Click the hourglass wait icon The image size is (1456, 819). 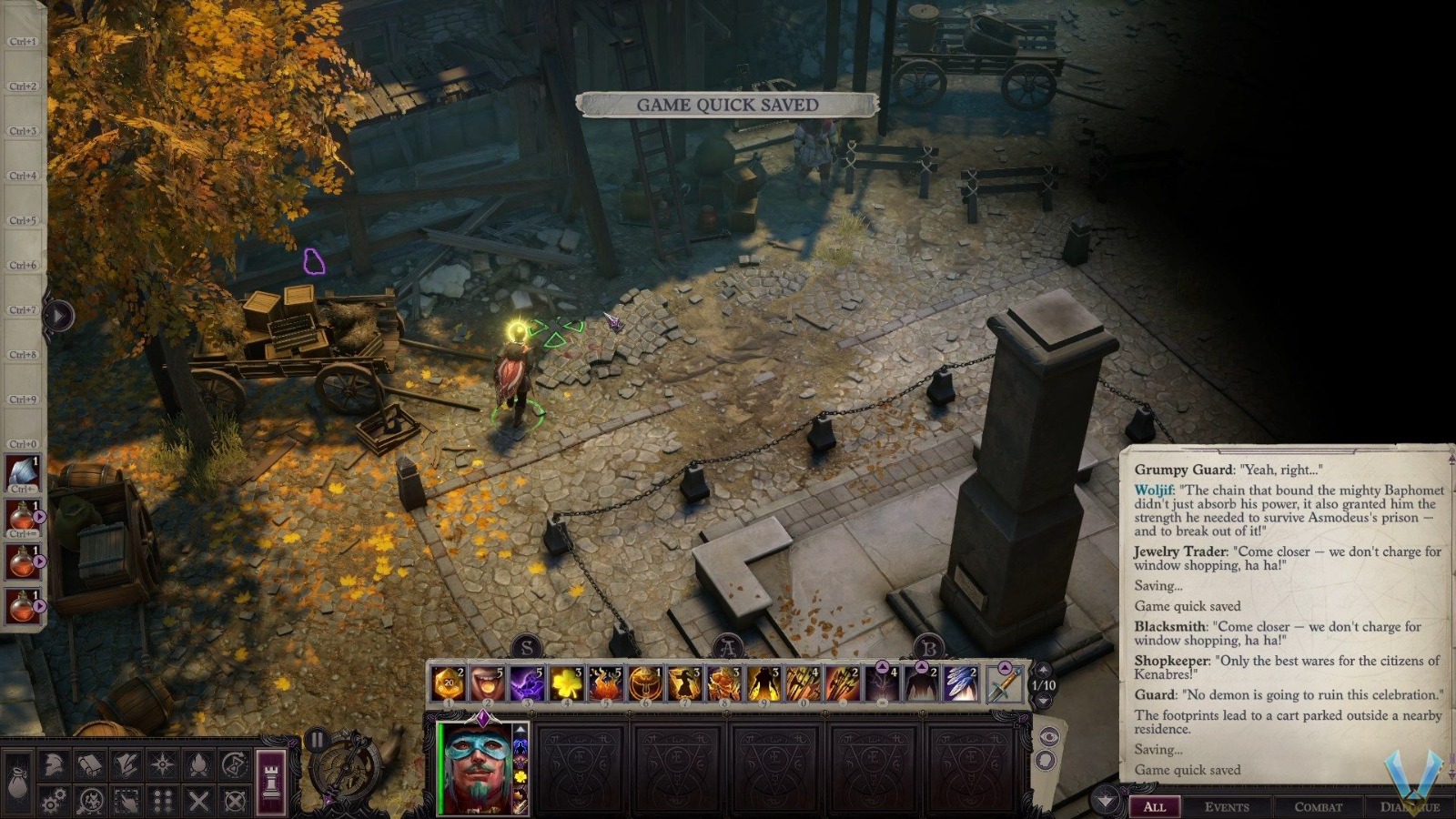click(x=235, y=764)
